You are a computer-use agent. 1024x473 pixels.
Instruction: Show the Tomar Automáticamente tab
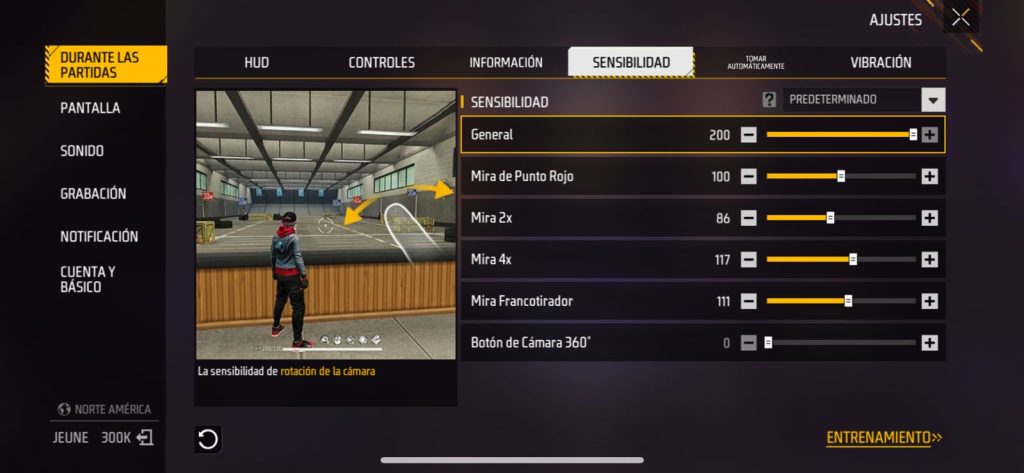click(x=756, y=62)
